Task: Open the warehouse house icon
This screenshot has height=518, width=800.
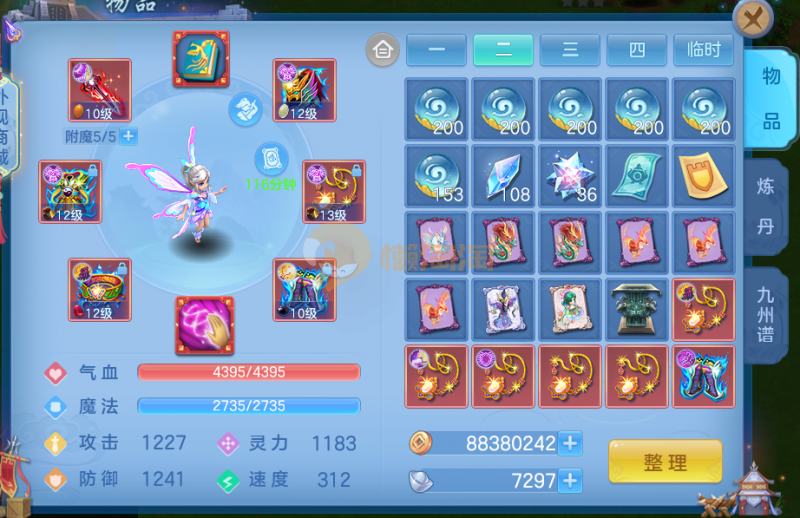Action: pyautogui.click(x=382, y=49)
